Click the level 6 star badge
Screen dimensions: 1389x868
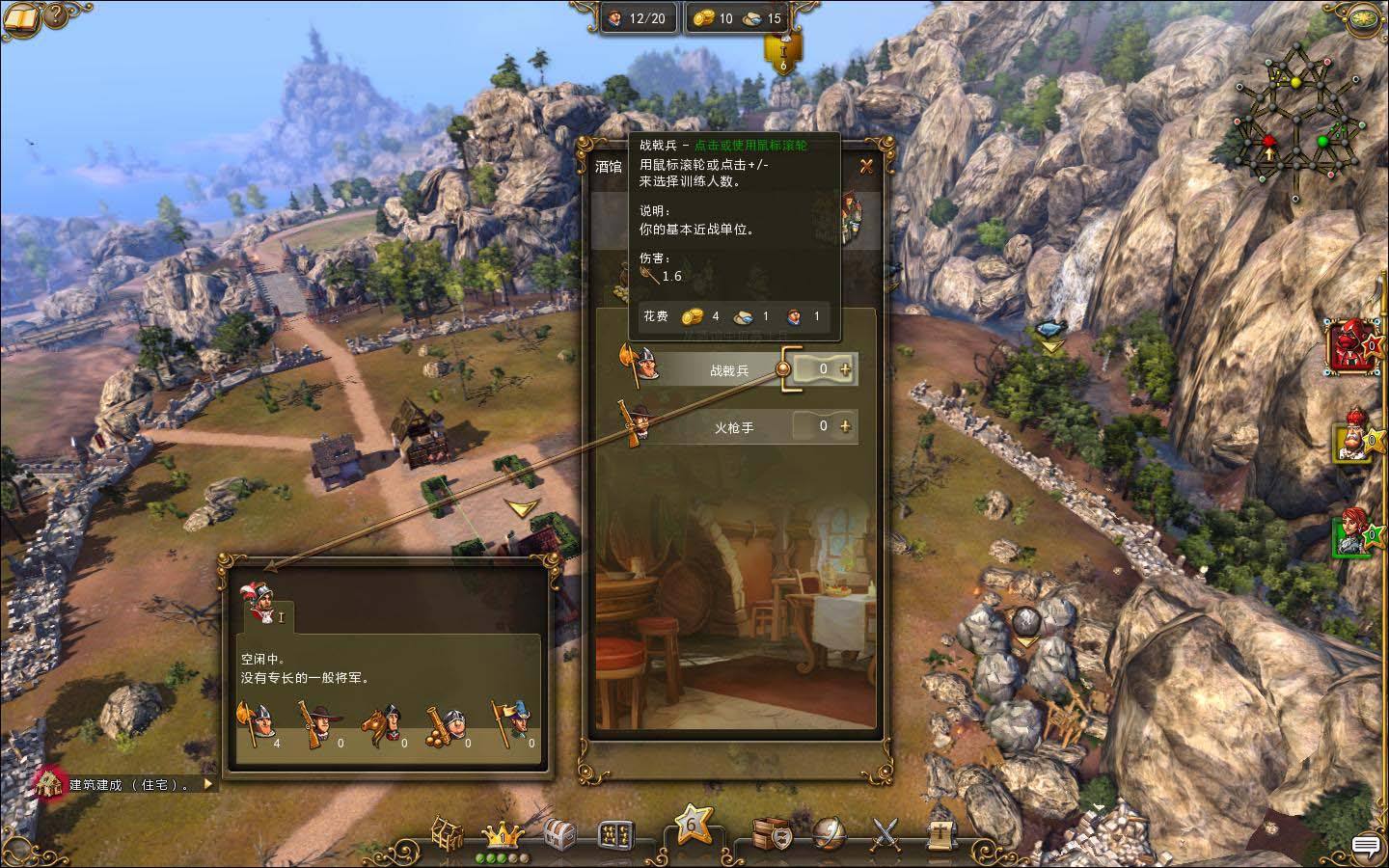point(693,827)
